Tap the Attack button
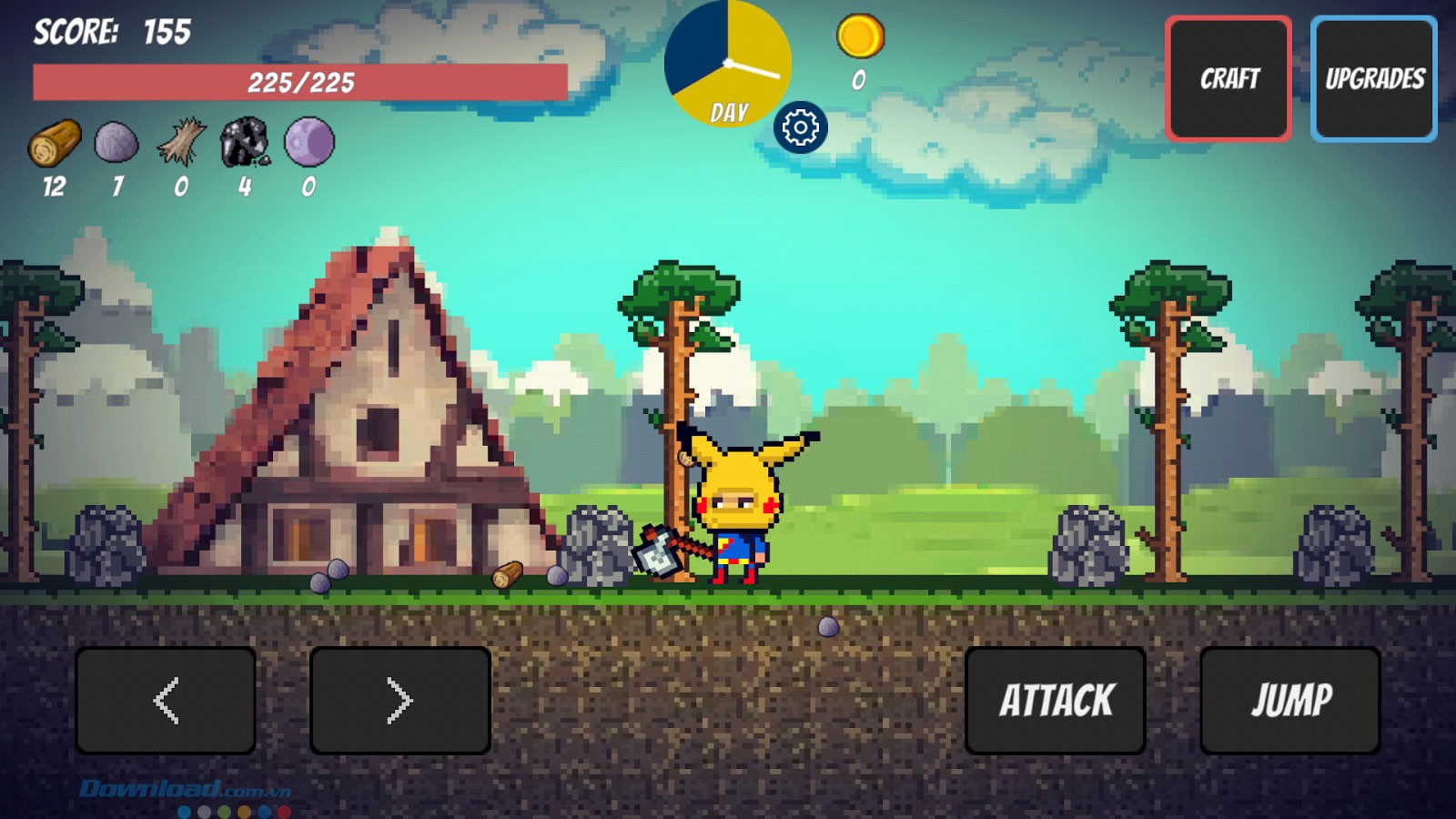Viewport: 1456px width, 819px height. pos(1056,701)
